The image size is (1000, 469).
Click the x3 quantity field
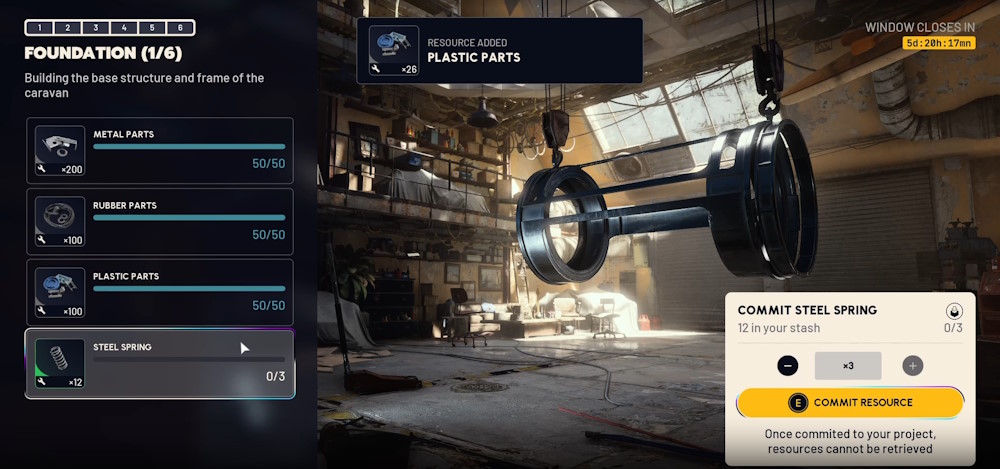848,366
